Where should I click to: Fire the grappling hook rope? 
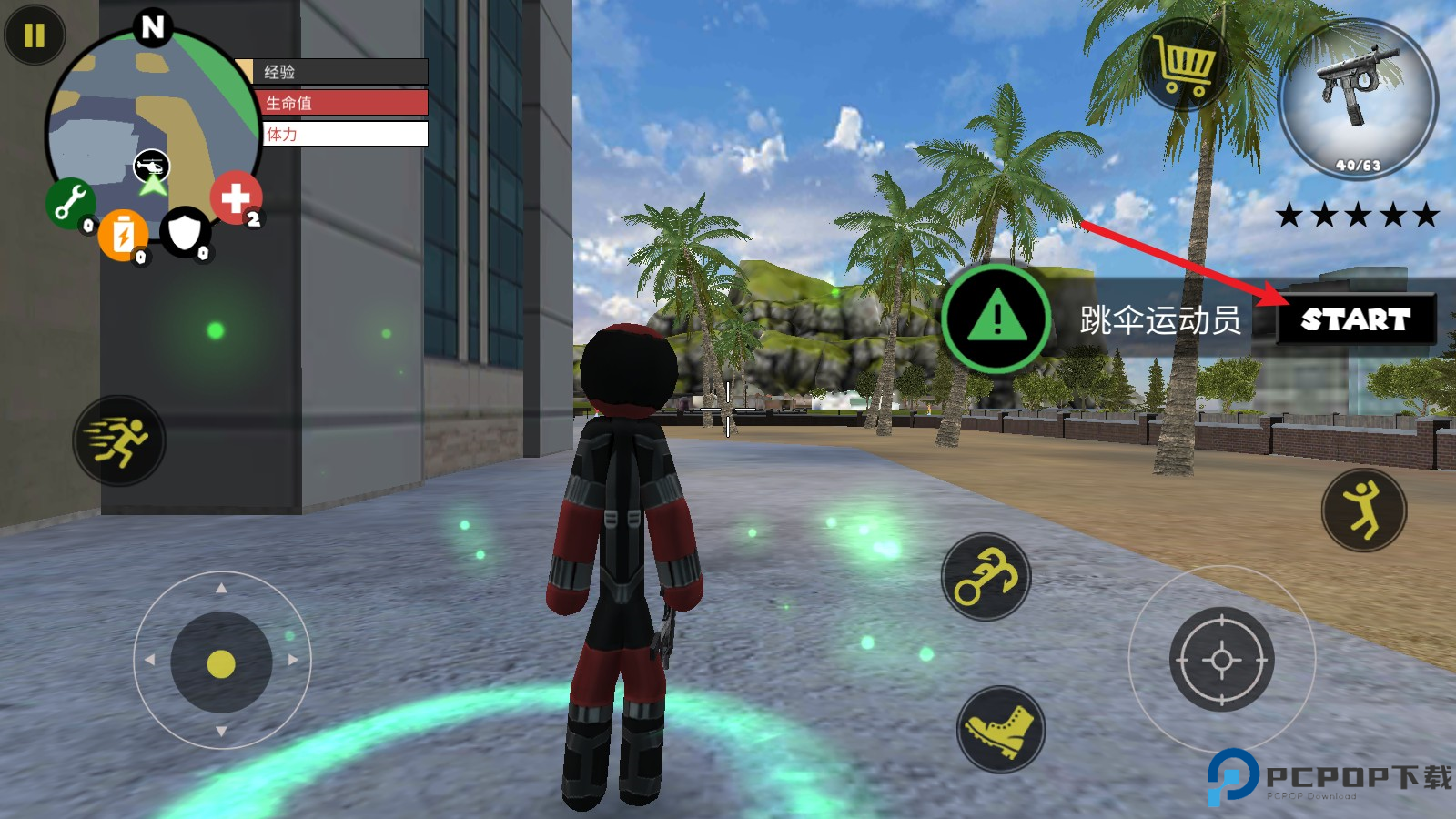pos(986,577)
